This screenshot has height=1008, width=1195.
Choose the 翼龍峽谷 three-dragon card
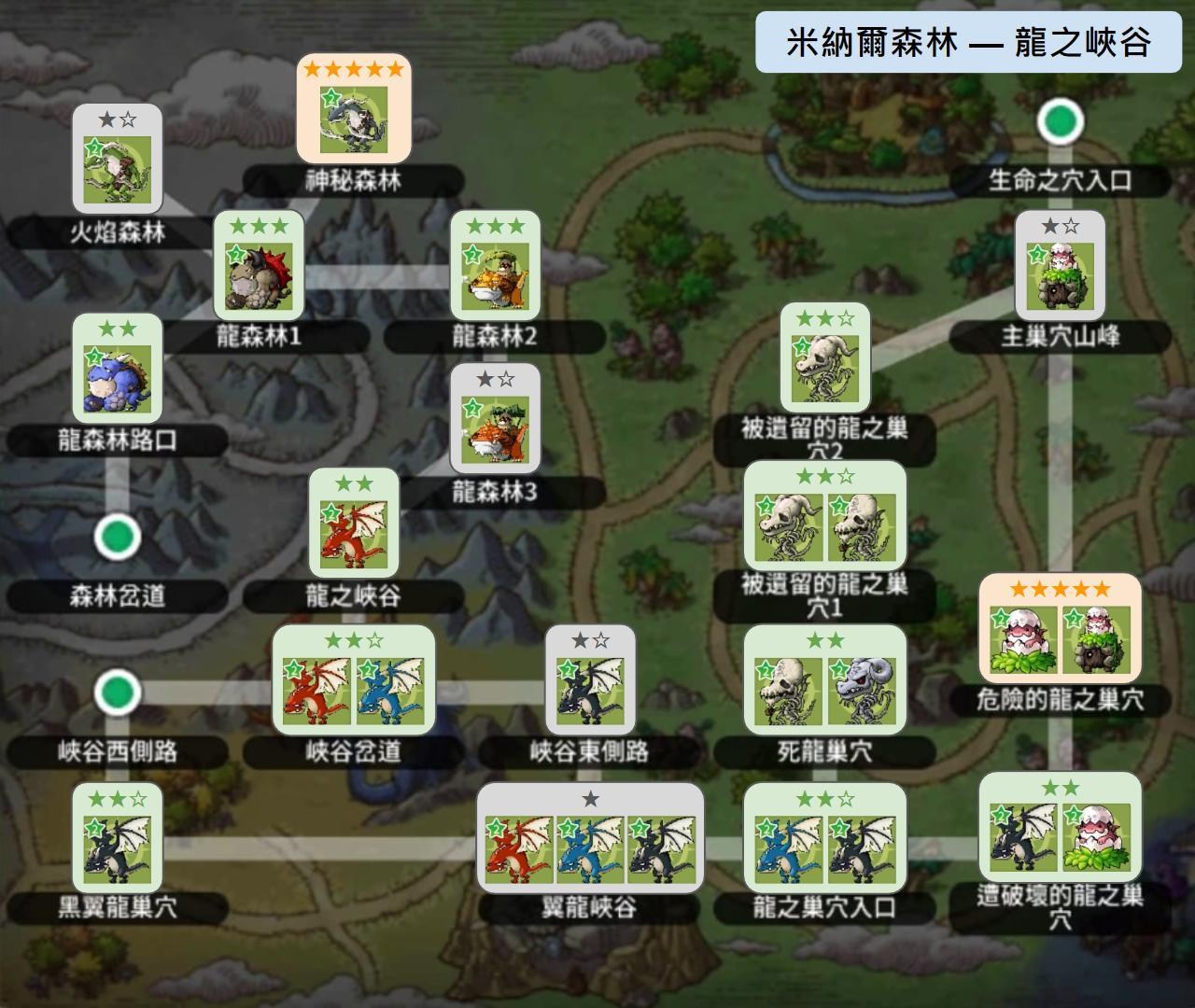click(590, 838)
